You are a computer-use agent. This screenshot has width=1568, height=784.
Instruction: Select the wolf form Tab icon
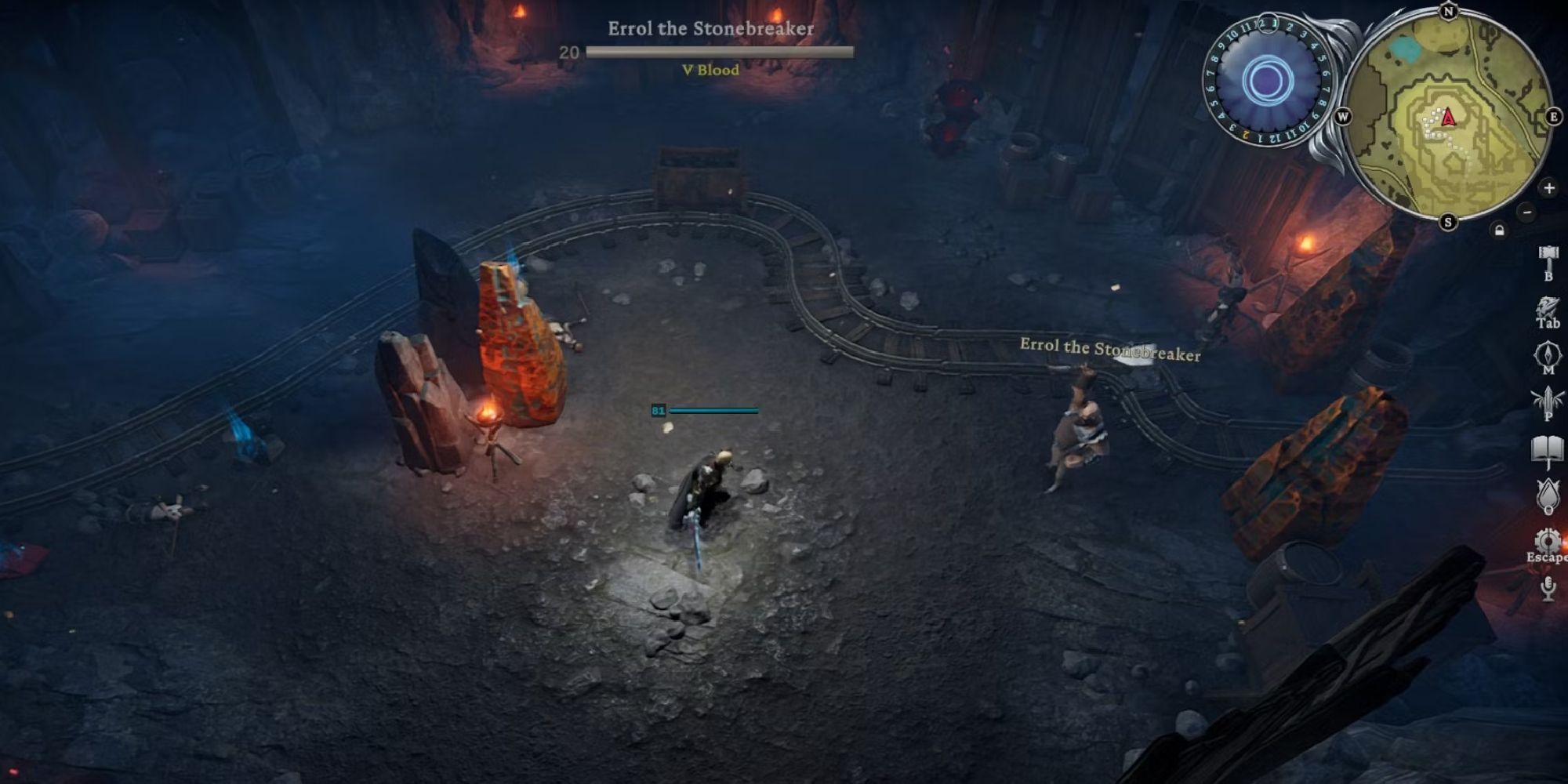[1548, 306]
